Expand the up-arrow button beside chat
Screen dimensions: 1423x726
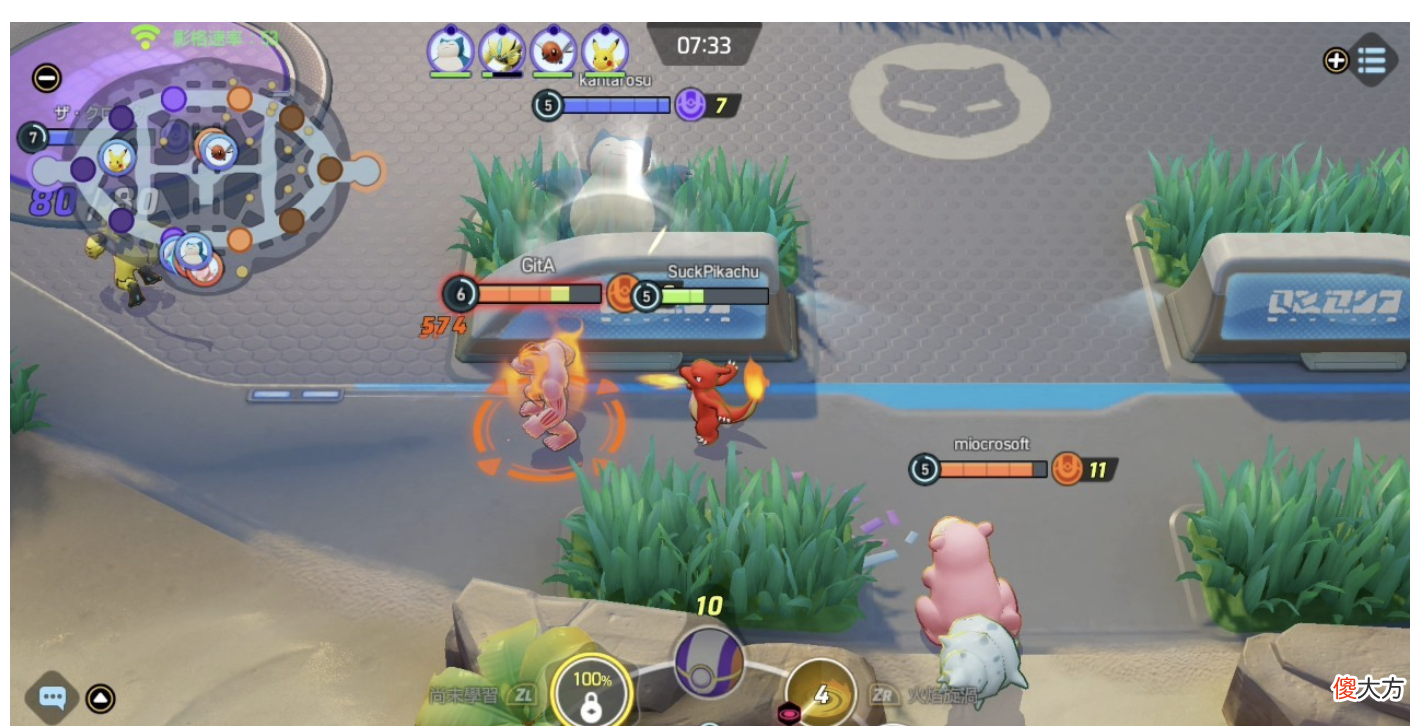click(100, 698)
